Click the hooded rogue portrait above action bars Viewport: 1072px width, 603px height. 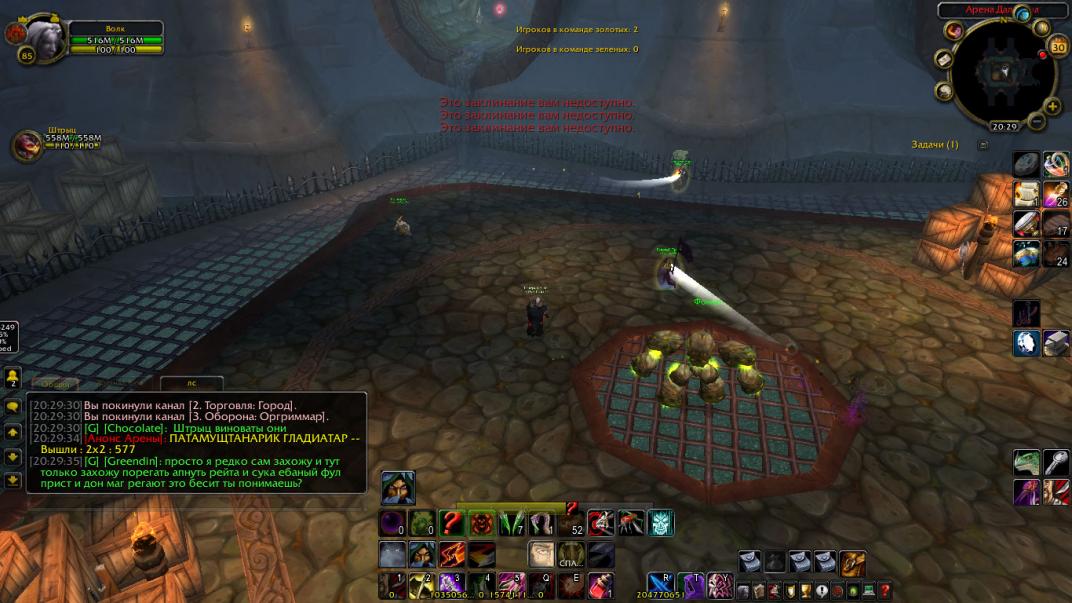coord(397,487)
